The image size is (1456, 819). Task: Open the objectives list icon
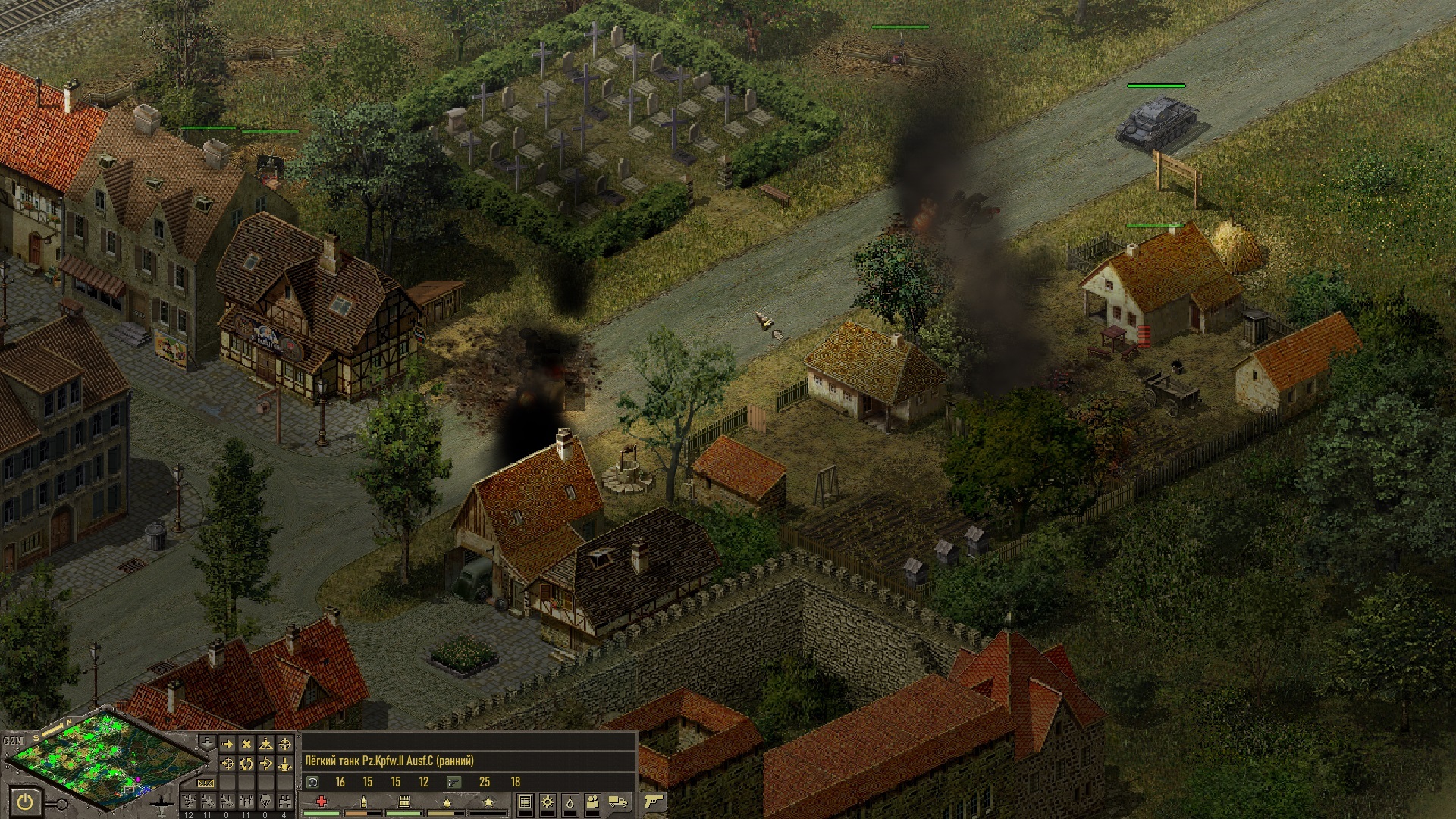(524, 802)
